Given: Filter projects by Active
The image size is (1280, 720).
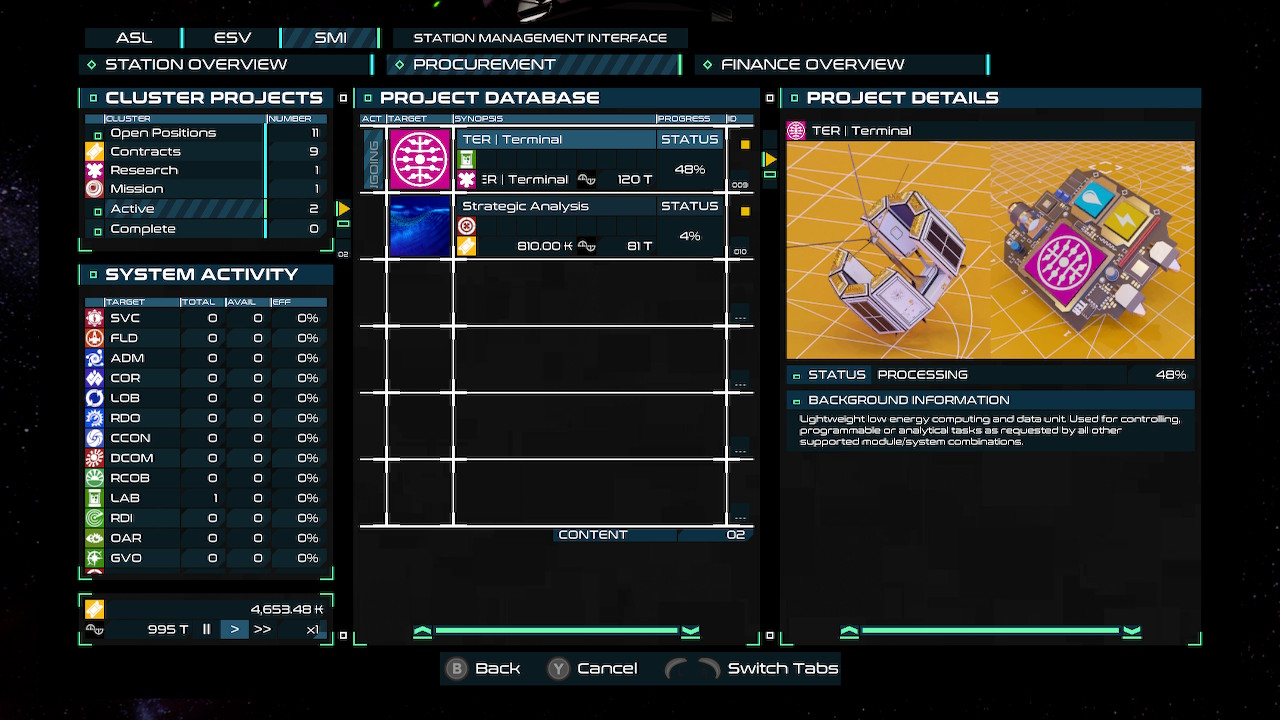Looking at the screenshot, I should point(132,209).
